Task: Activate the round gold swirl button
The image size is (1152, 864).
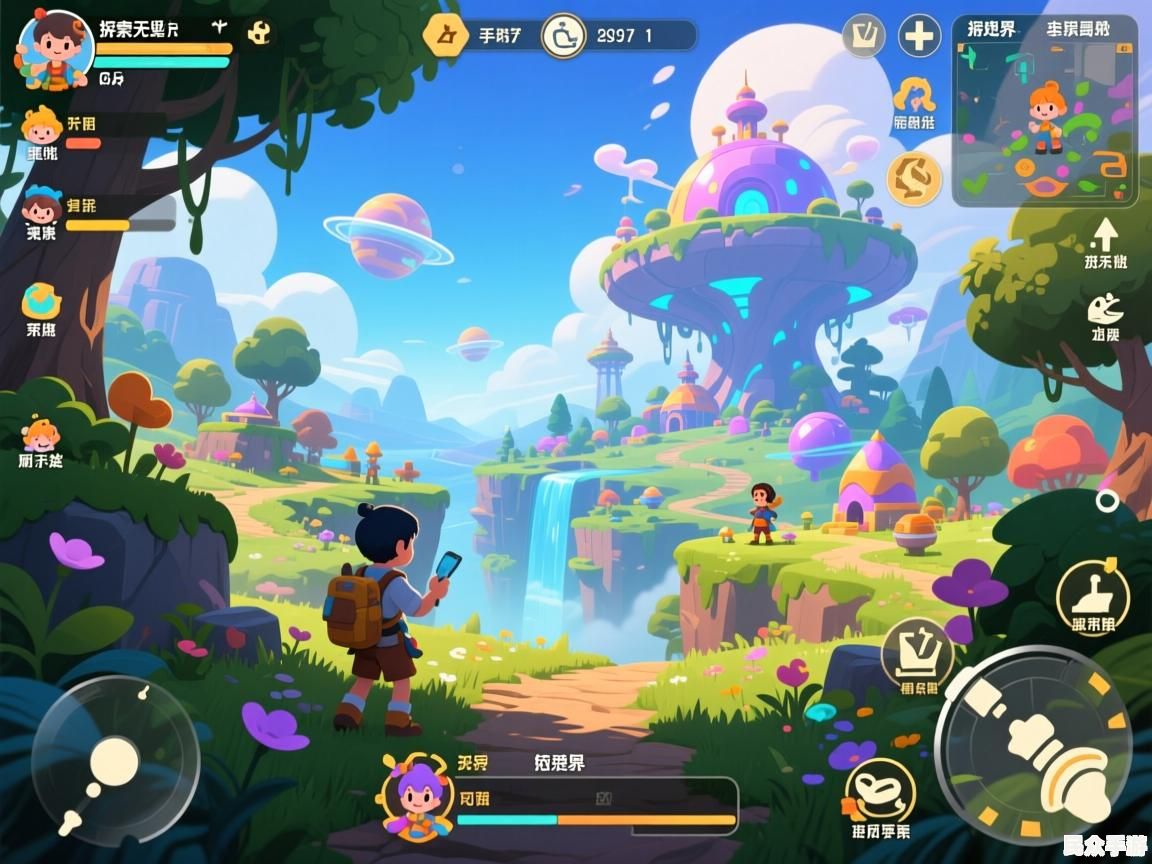Action: (x=914, y=178)
